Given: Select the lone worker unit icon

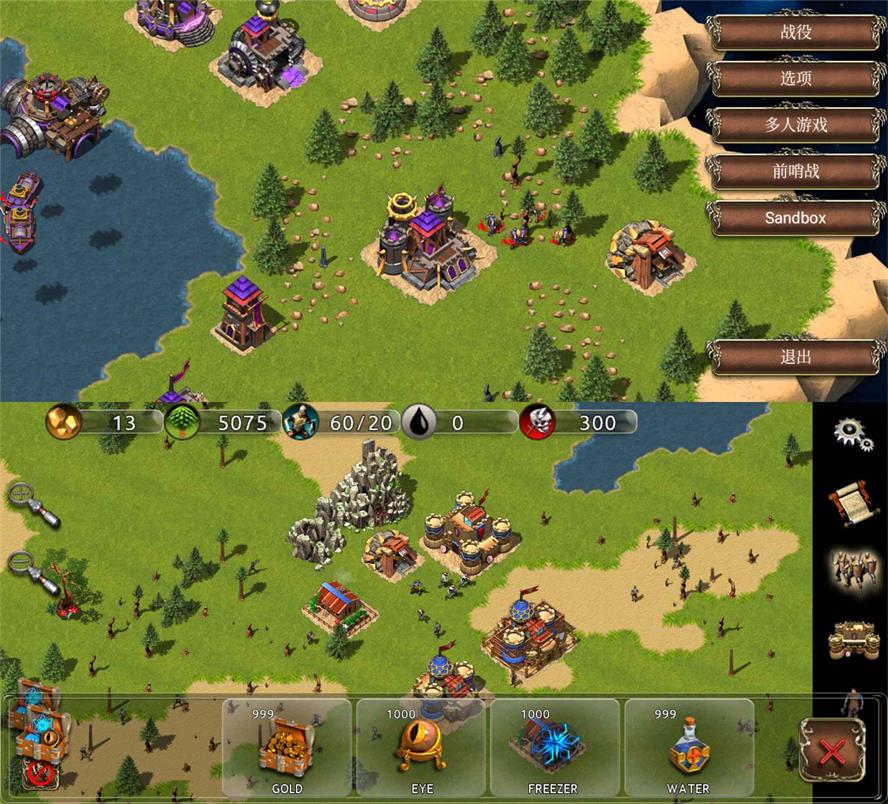Looking at the screenshot, I should click(852, 700).
